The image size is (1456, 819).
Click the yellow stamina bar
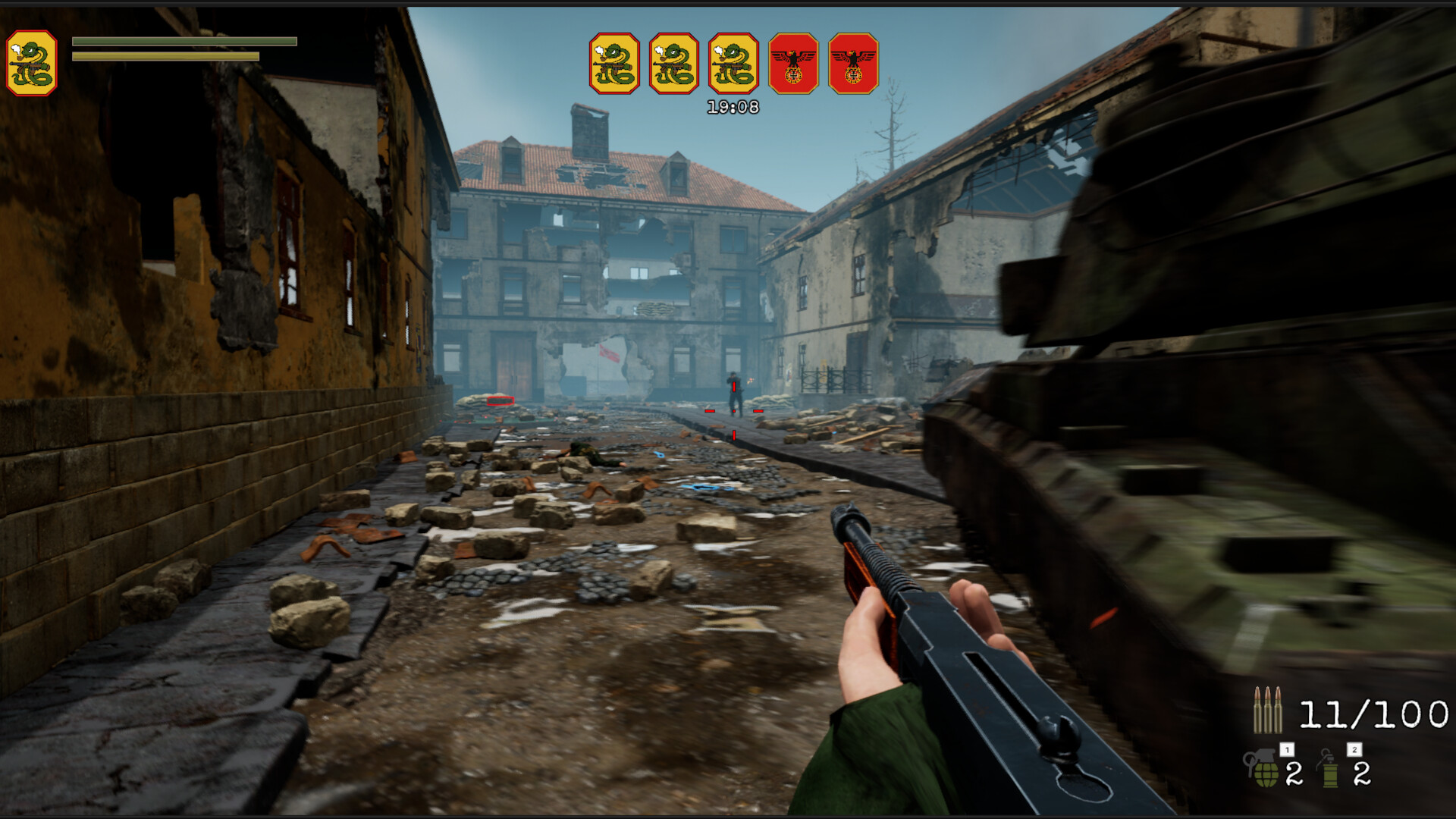(x=165, y=55)
